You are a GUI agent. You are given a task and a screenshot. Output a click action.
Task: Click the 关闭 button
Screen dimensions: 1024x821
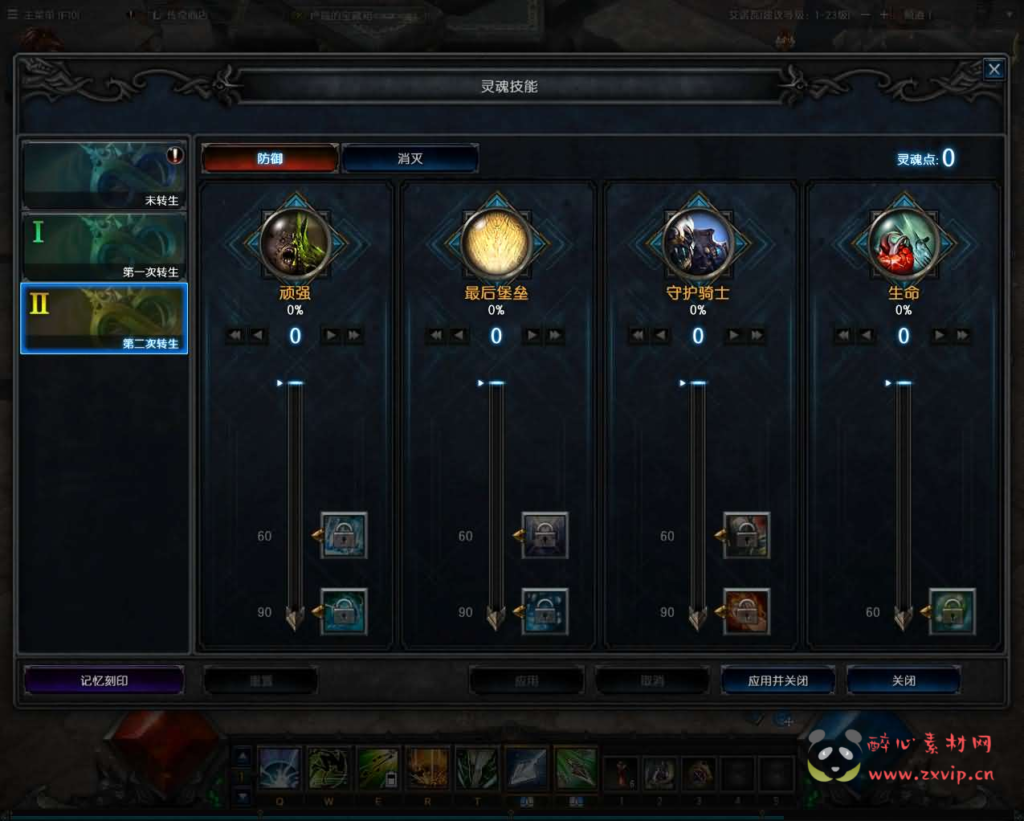pos(903,681)
